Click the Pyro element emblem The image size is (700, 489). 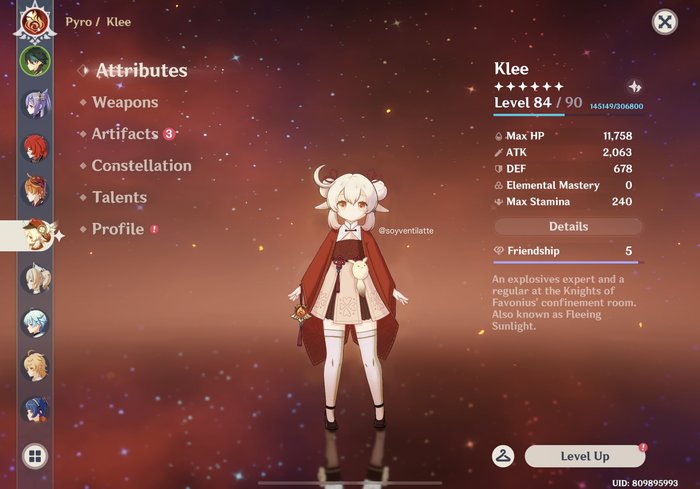32,20
